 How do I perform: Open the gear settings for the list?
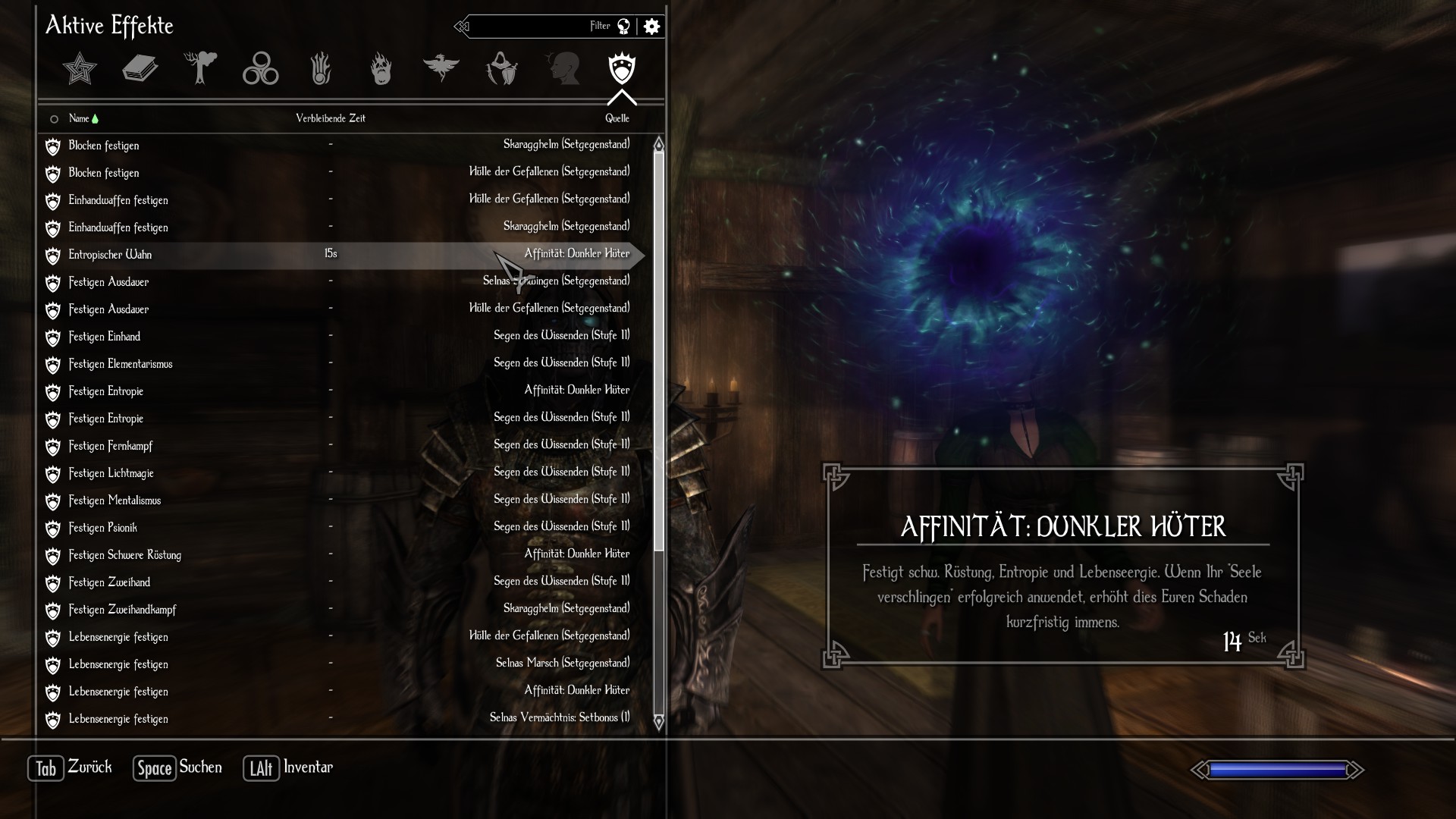tap(651, 27)
